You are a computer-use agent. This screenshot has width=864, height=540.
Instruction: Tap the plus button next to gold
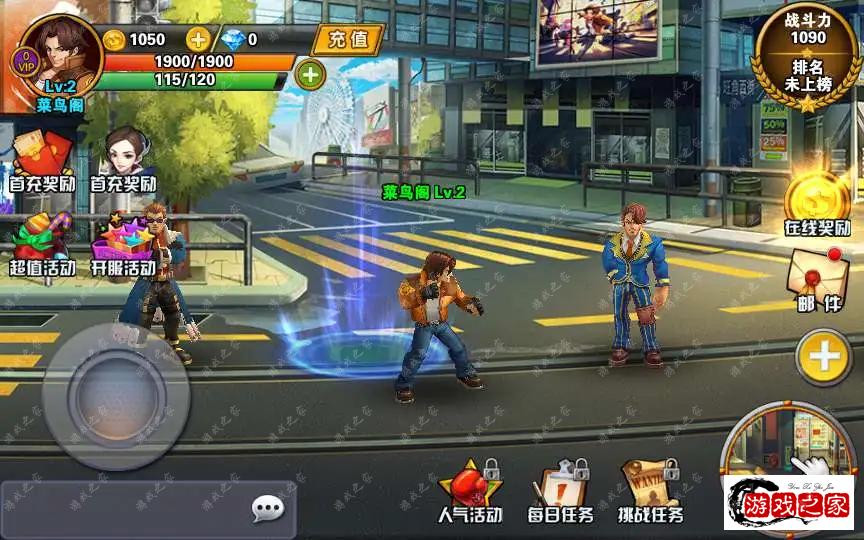click(199, 39)
